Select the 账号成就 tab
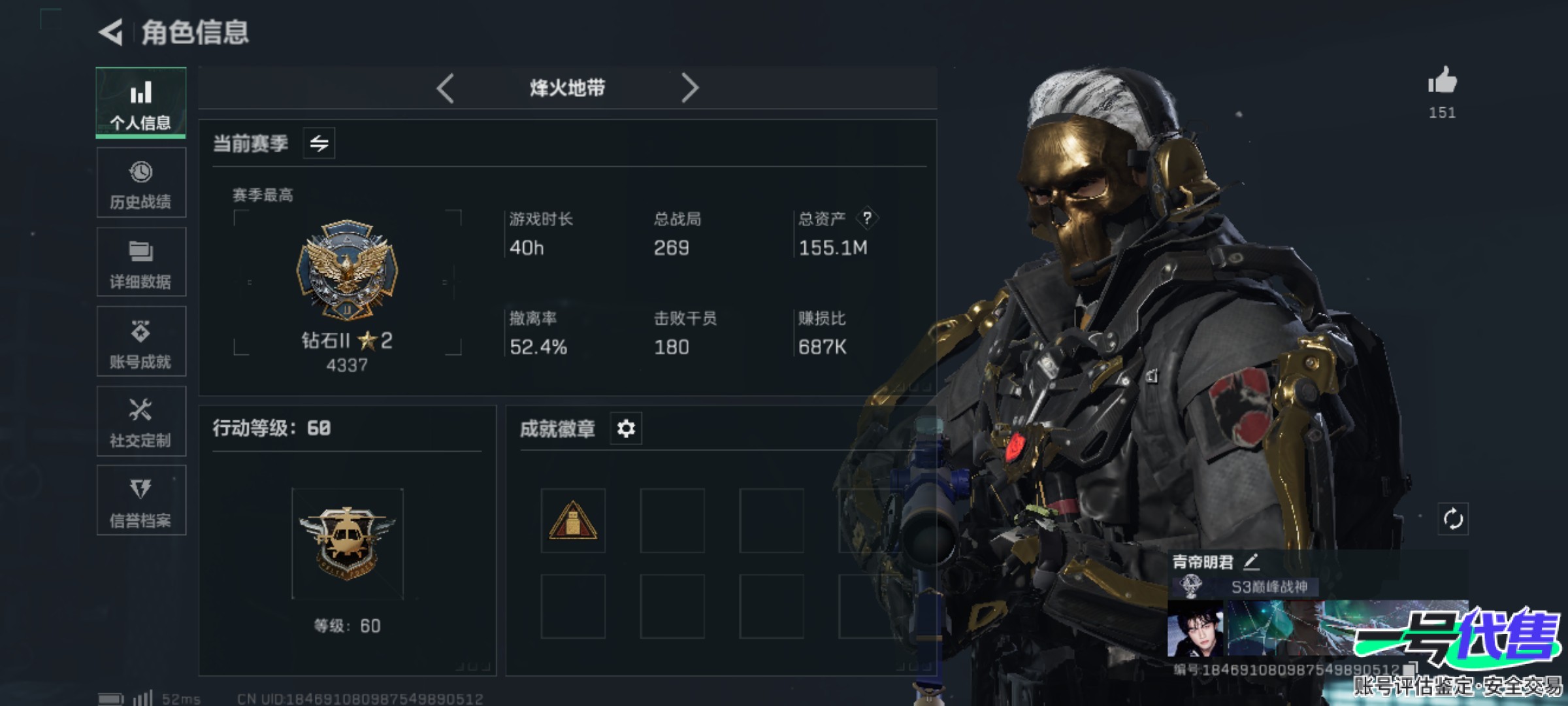Image resolution: width=1568 pixels, height=706 pixels. point(140,343)
